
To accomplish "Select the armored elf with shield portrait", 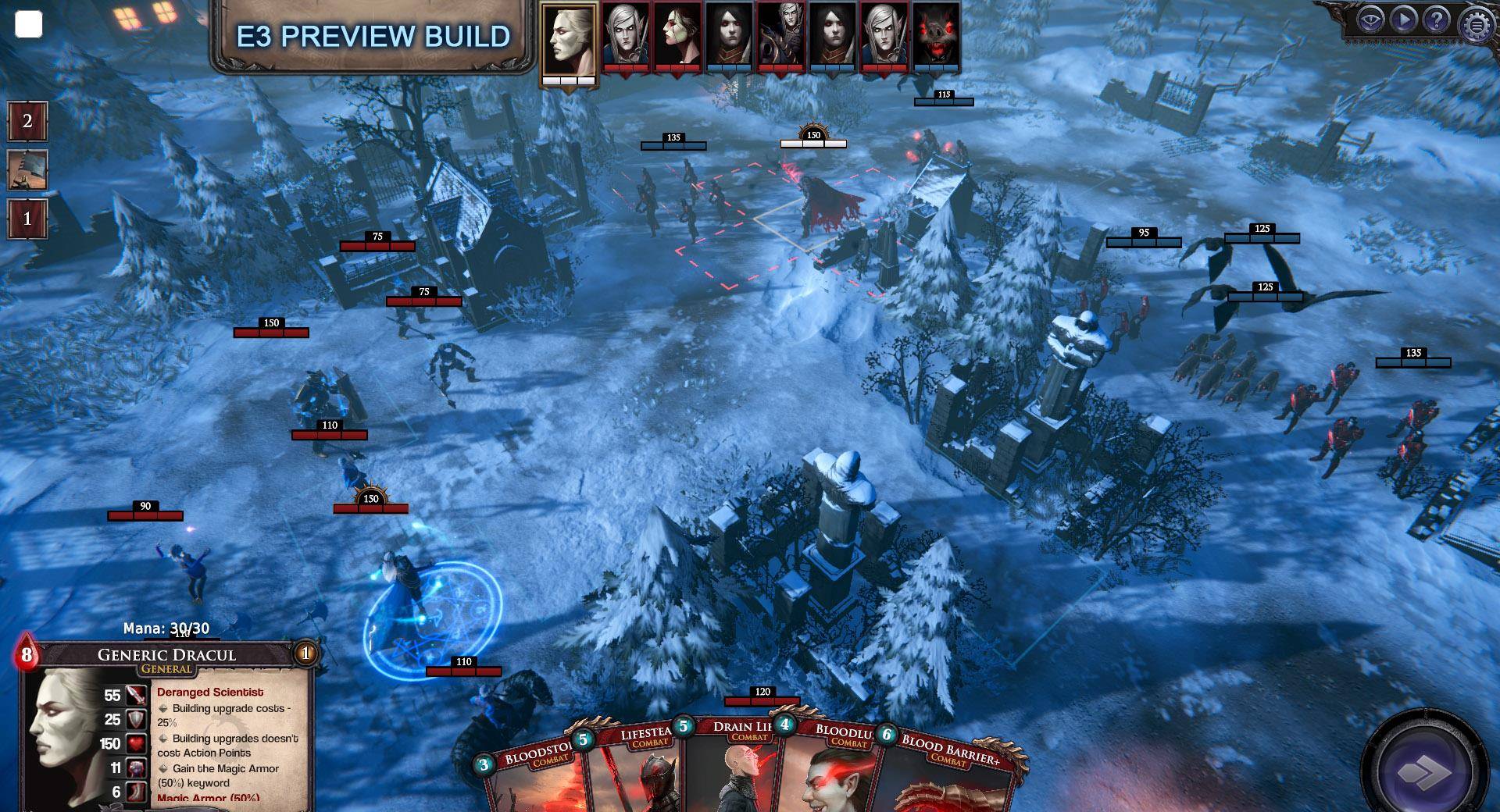I will click(781, 35).
